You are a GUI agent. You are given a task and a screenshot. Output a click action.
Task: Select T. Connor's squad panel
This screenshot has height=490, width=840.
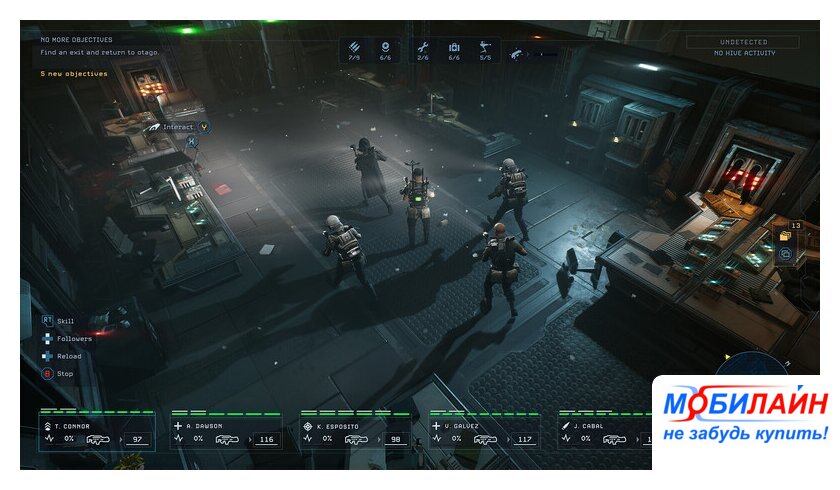click(x=97, y=432)
